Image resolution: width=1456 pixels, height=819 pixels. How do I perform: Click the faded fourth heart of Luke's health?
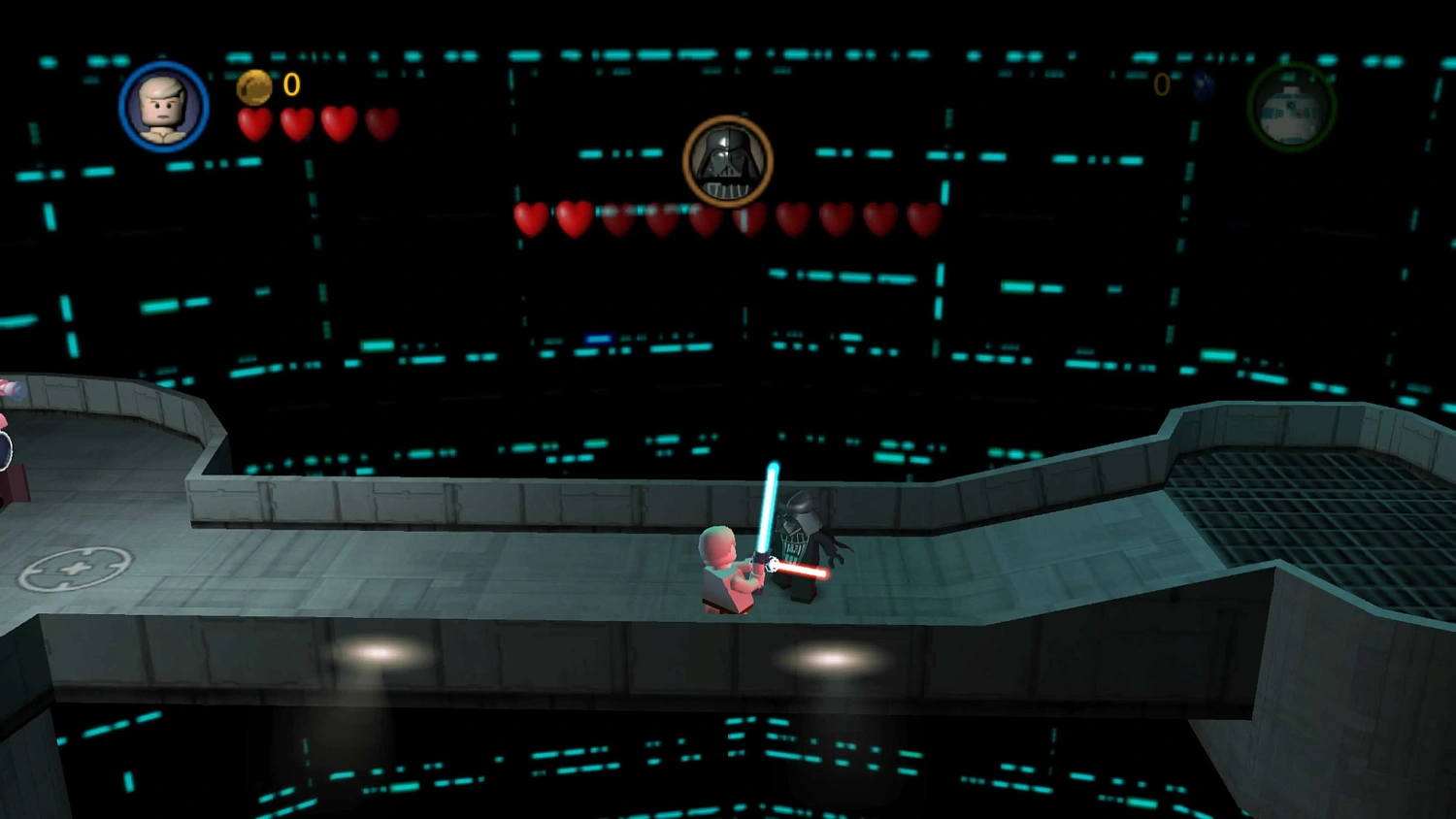[381, 125]
